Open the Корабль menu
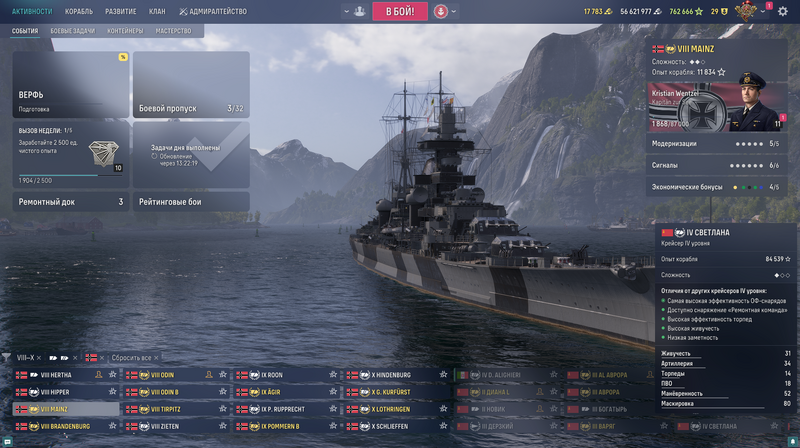800x448 pixels. coord(79,11)
